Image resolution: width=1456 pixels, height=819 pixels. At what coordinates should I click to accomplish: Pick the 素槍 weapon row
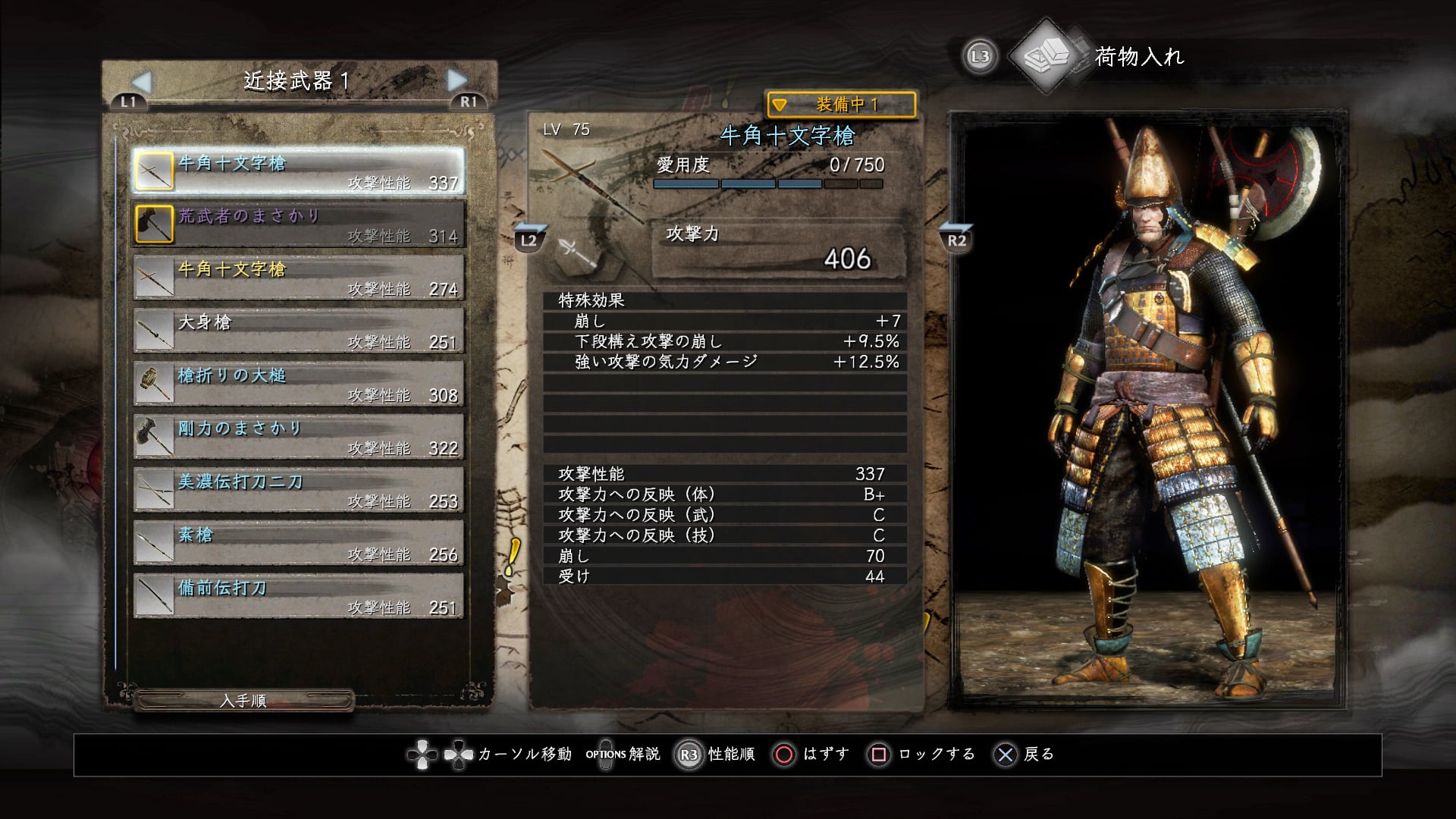[x=299, y=542]
